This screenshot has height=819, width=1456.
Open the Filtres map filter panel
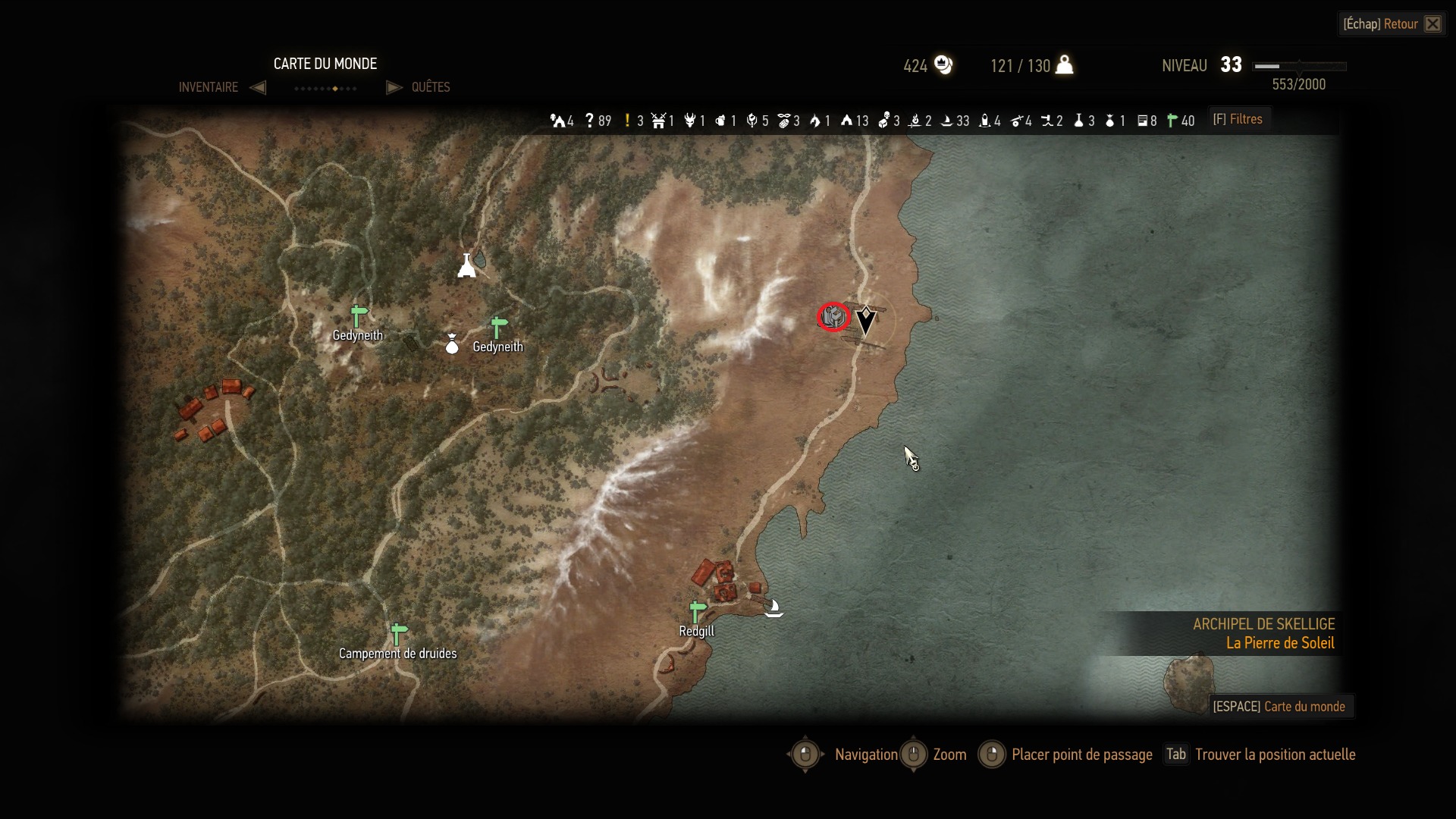[x=1238, y=120]
